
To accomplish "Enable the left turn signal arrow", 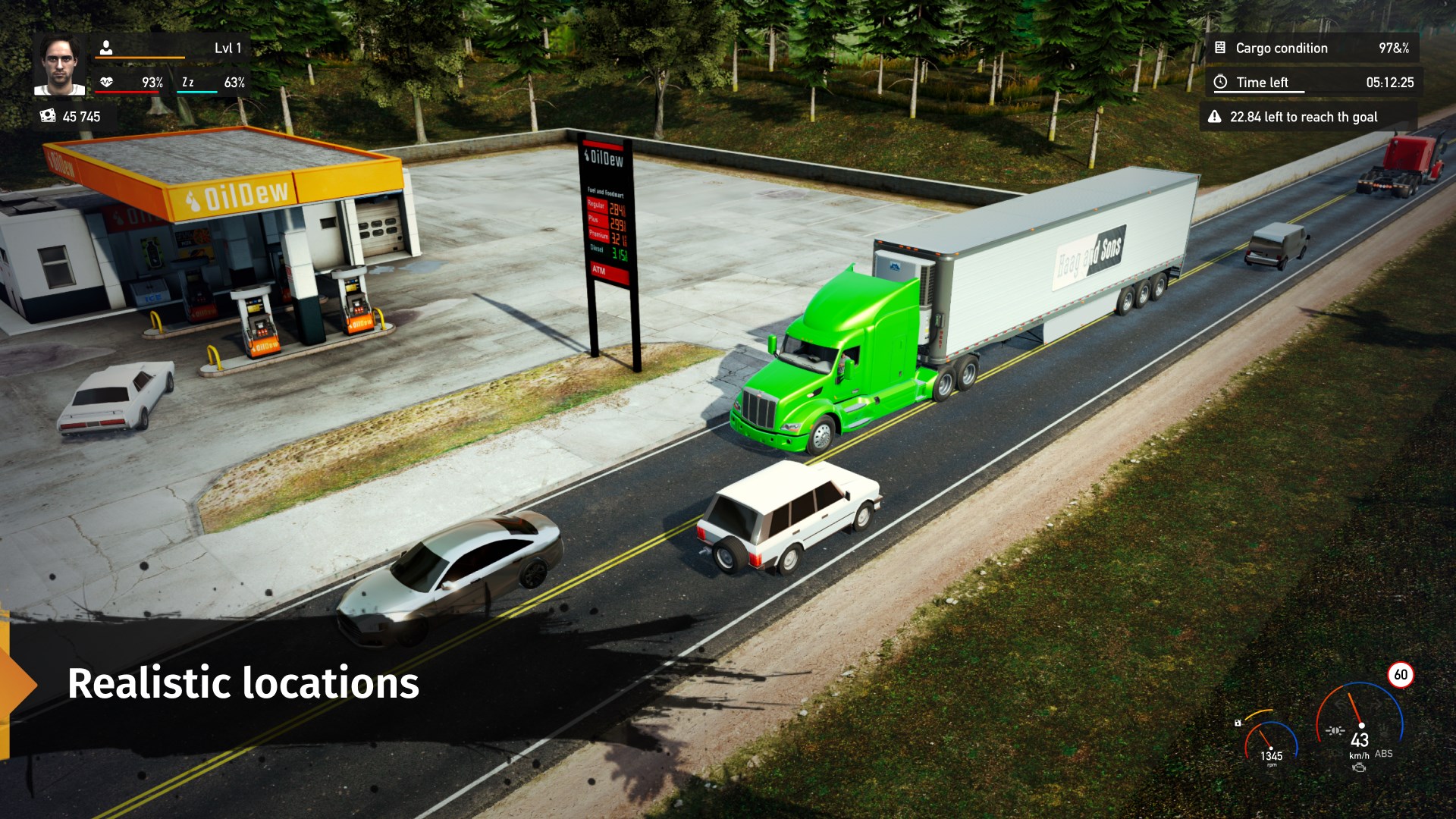I will [x=1341, y=705].
